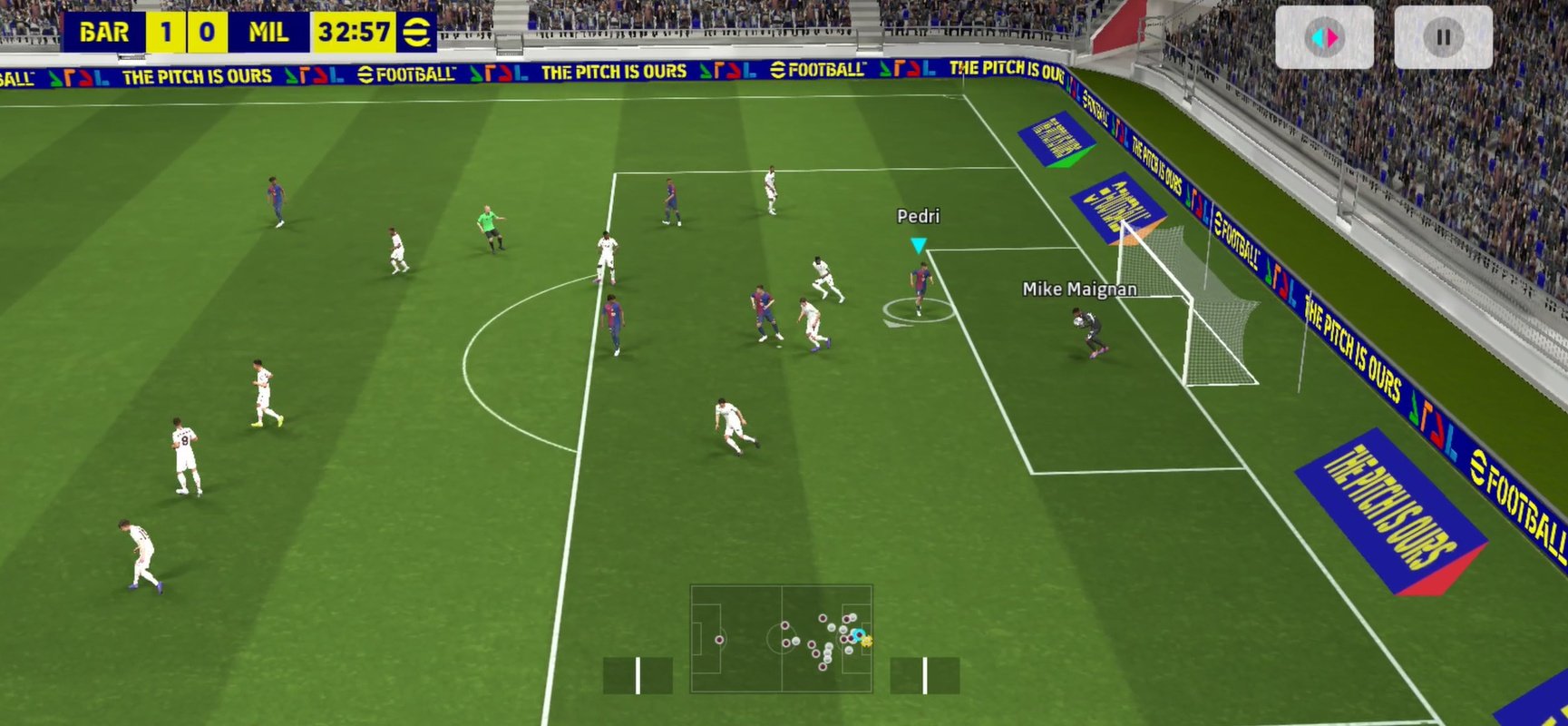Click the cyan triangle cursor above Pedri

(918, 243)
